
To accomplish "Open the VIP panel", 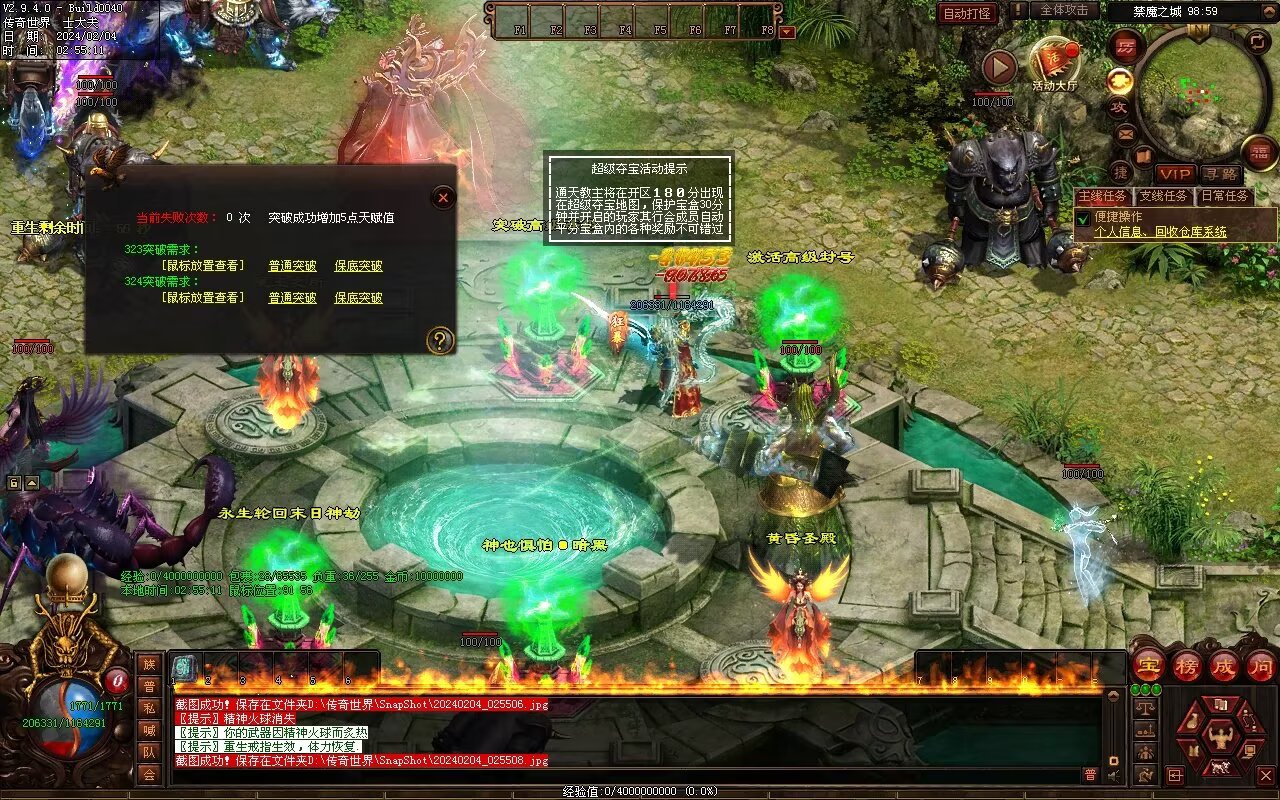I will (1175, 175).
